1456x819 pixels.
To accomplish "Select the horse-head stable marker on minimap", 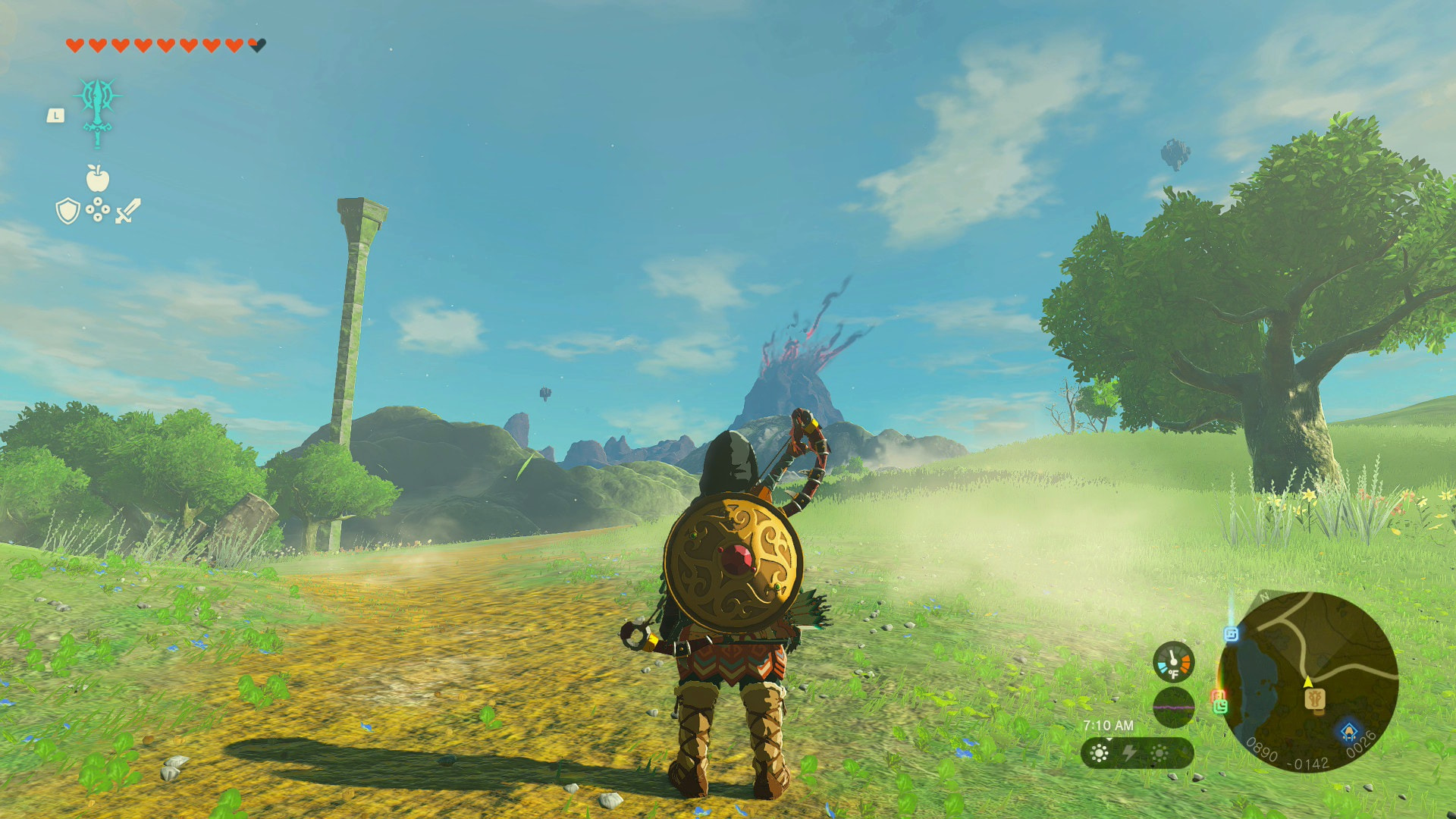I will click(1316, 699).
